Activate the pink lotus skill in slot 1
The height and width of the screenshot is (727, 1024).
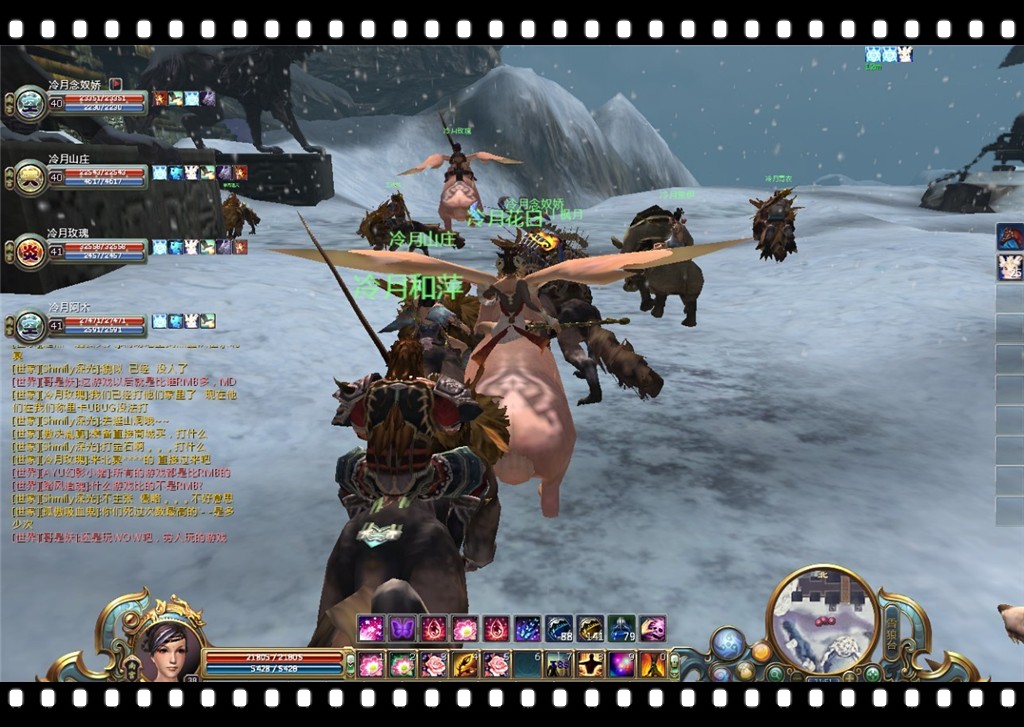[x=371, y=664]
